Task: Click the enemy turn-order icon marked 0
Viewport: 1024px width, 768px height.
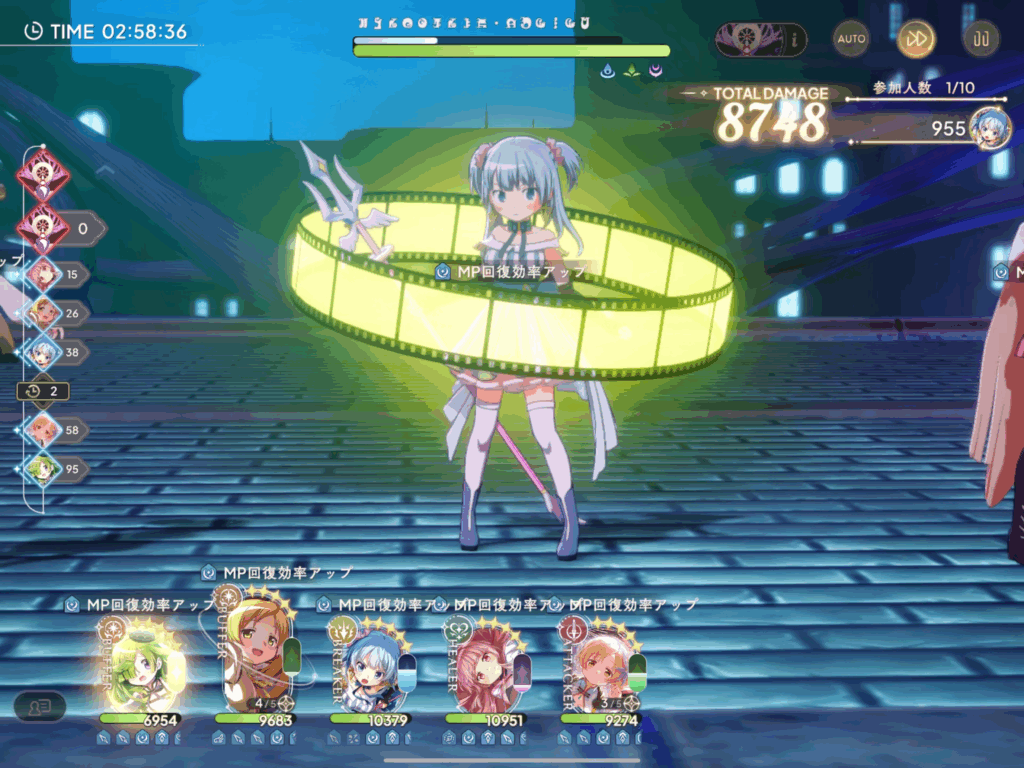Action: pos(43,228)
